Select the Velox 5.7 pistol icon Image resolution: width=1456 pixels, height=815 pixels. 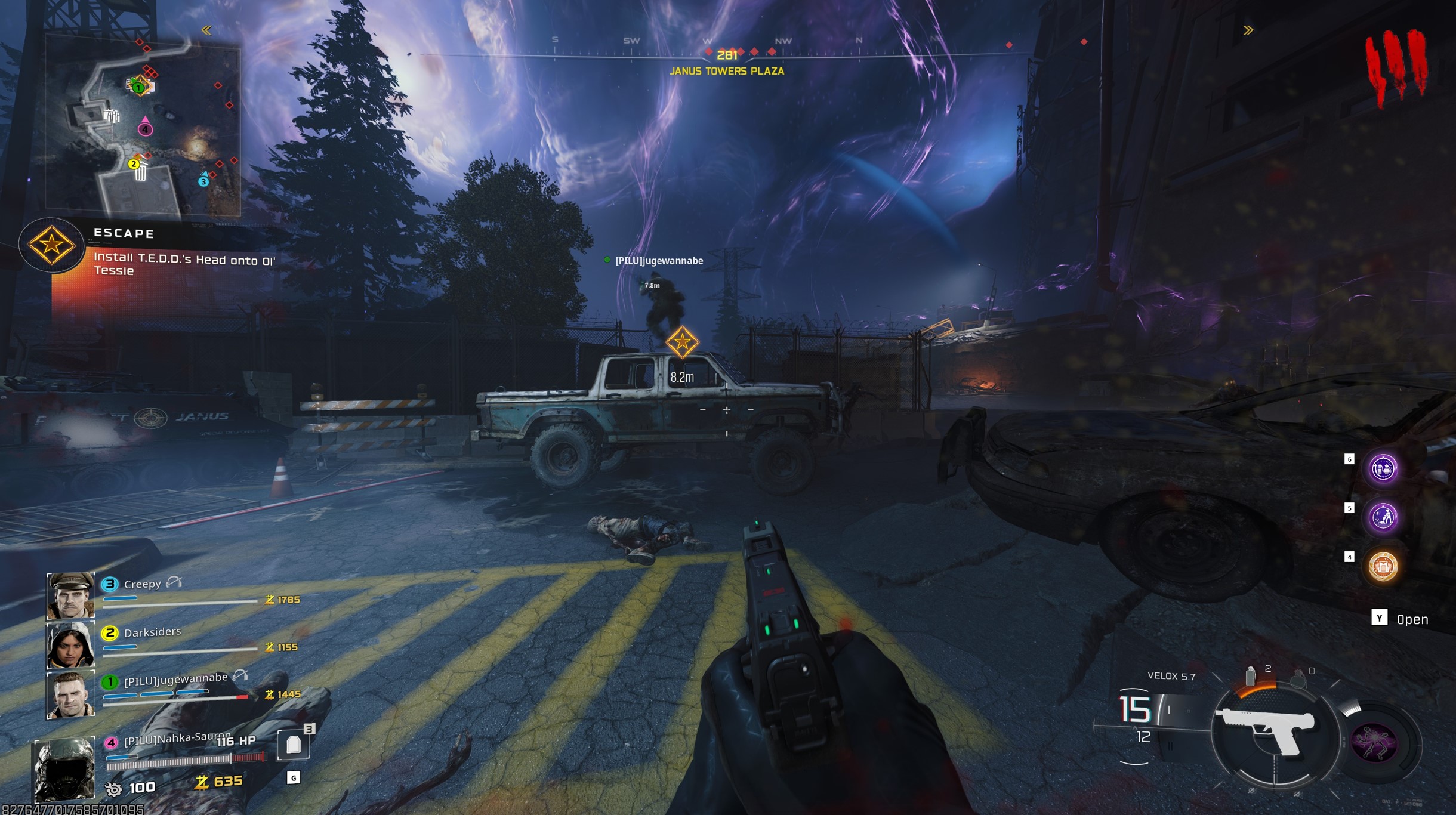click(x=1268, y=730)
